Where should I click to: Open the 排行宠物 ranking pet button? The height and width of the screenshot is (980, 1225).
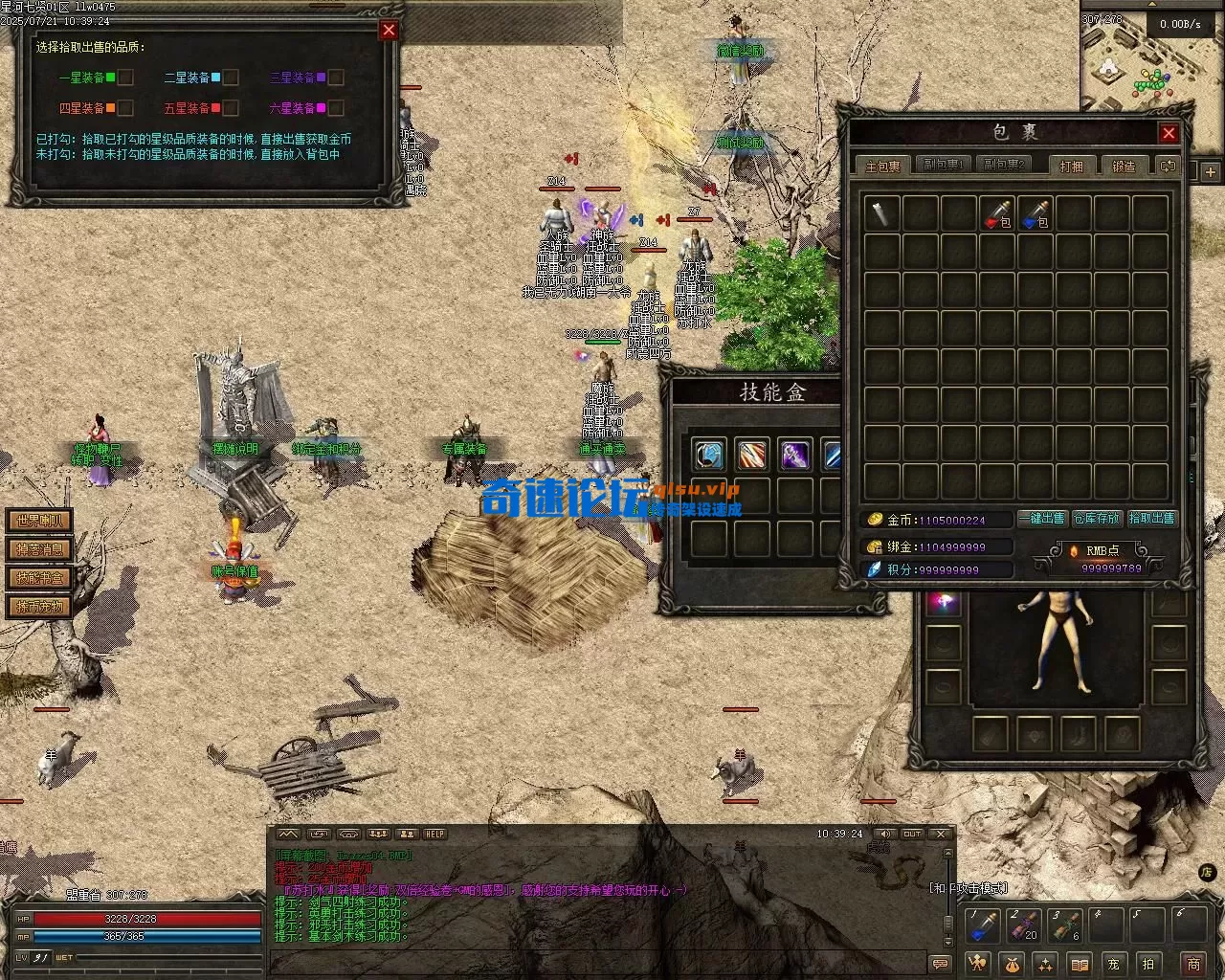click(x=39, y=607)
